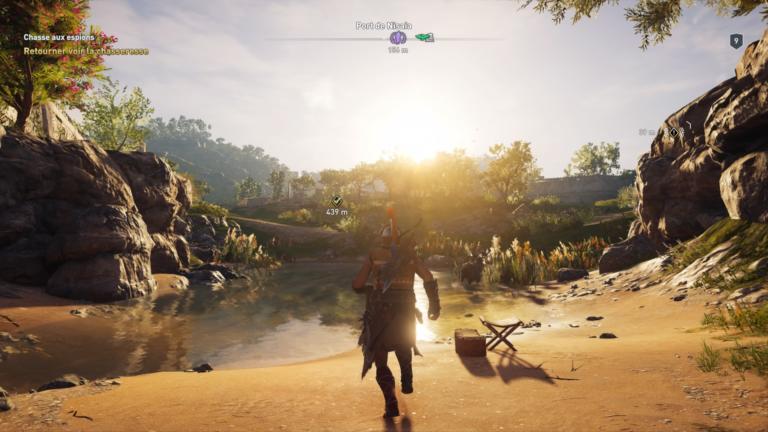Click the level 9 shield badge
The image size is (768, 432).
(x=736, y=41)
